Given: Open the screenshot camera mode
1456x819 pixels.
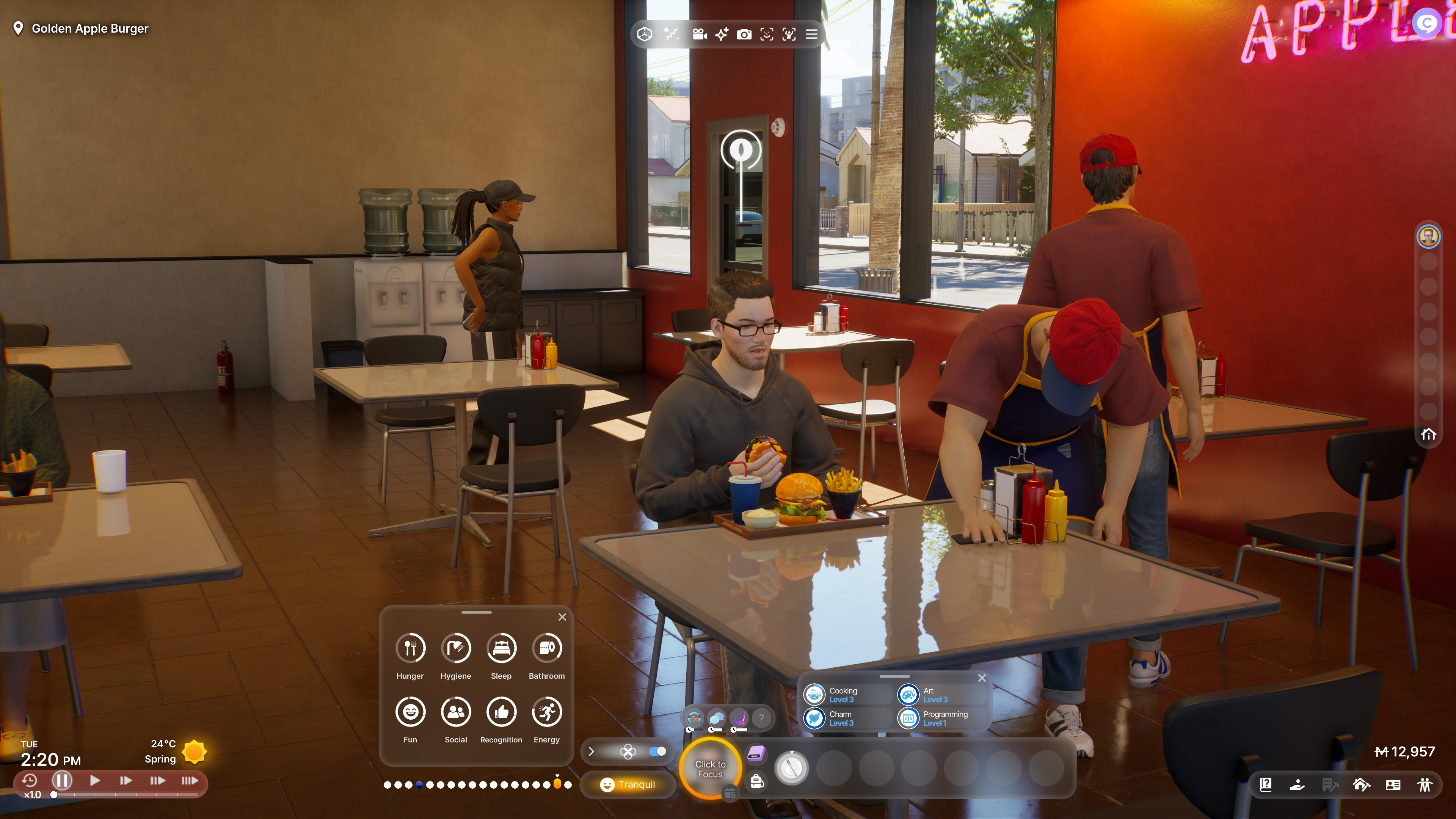Looking at the screenshot, I should [x=744, y=35].
